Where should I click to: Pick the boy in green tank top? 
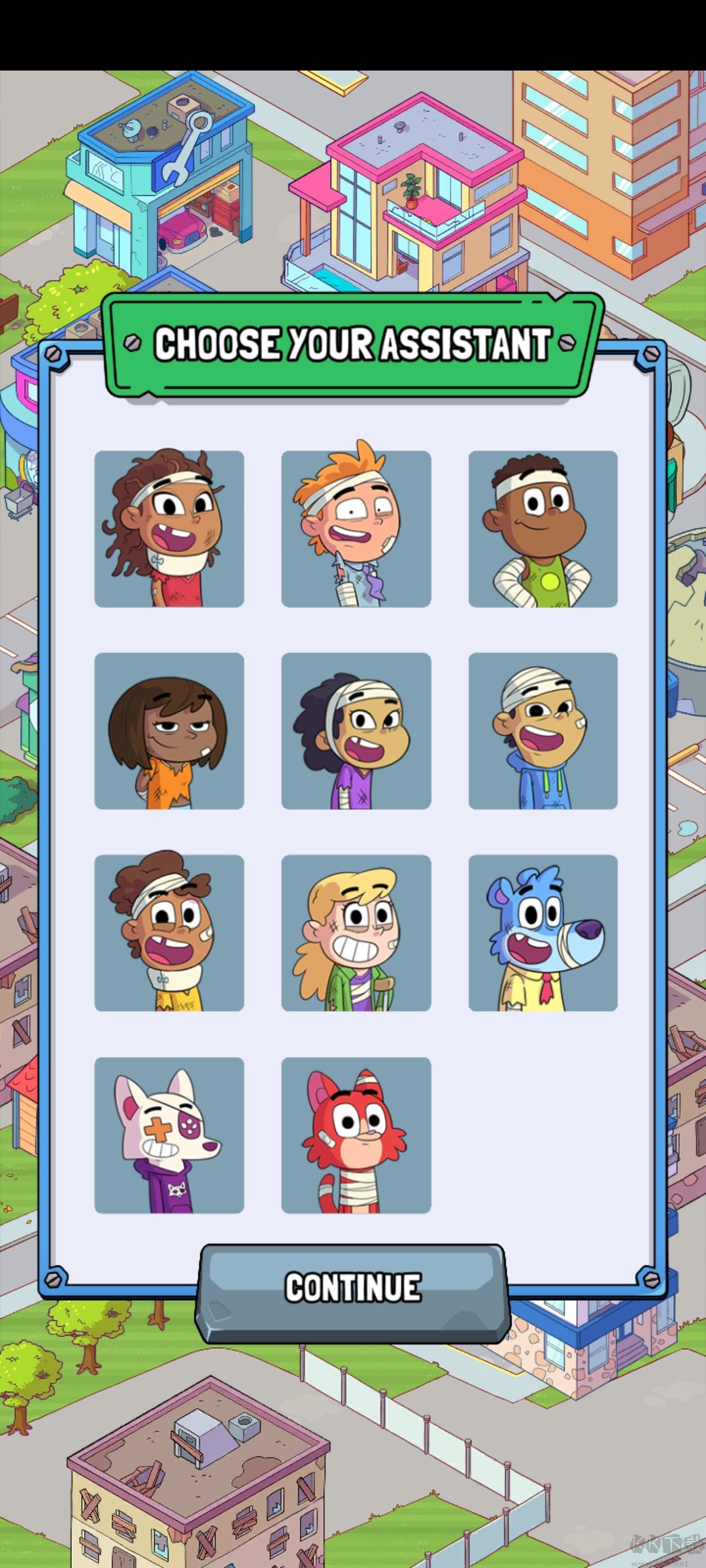[543, 529]
